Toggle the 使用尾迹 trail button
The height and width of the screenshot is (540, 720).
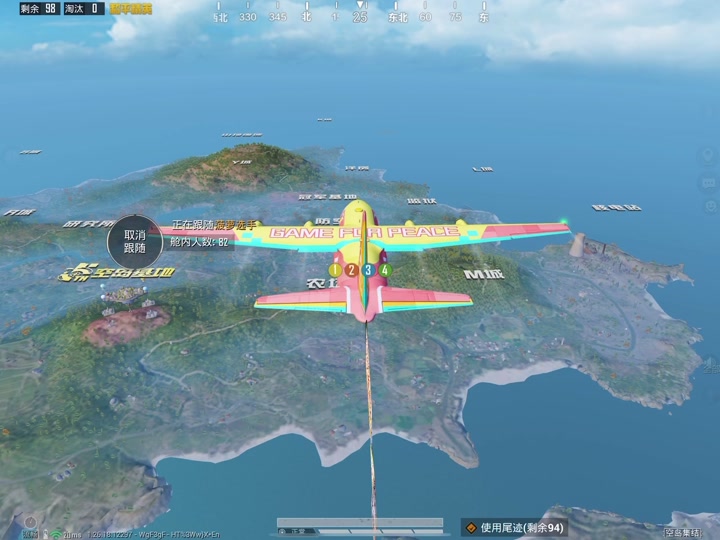point(514,527)
